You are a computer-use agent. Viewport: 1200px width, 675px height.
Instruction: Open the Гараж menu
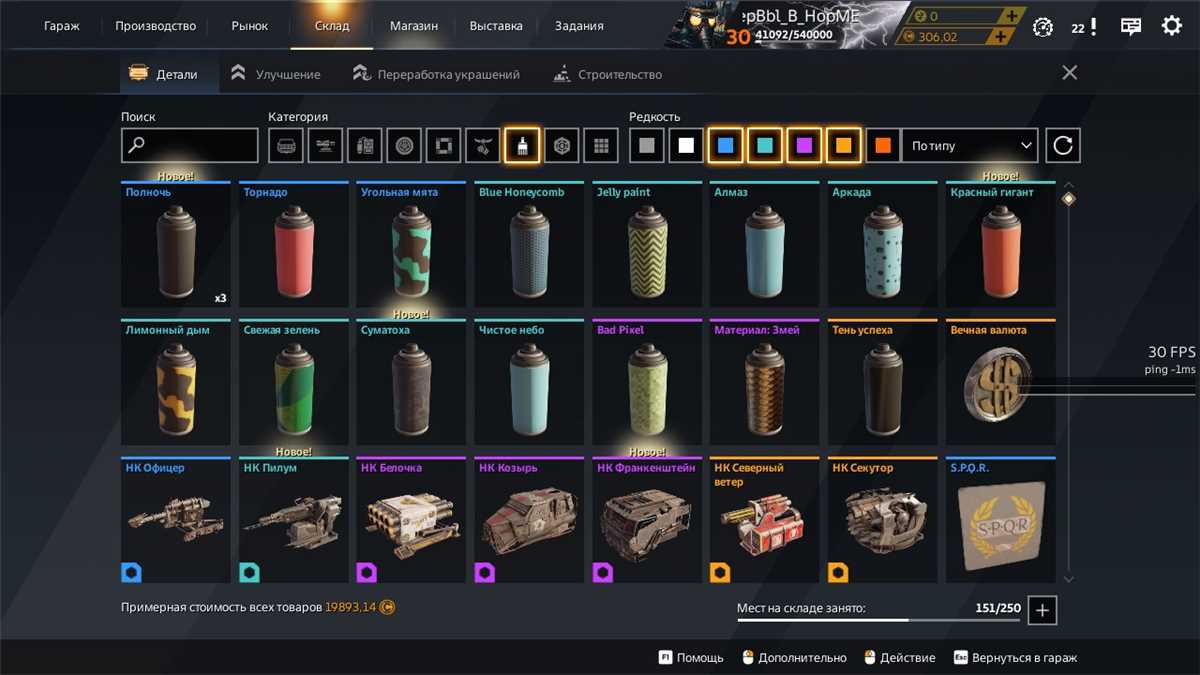[62, 26]
